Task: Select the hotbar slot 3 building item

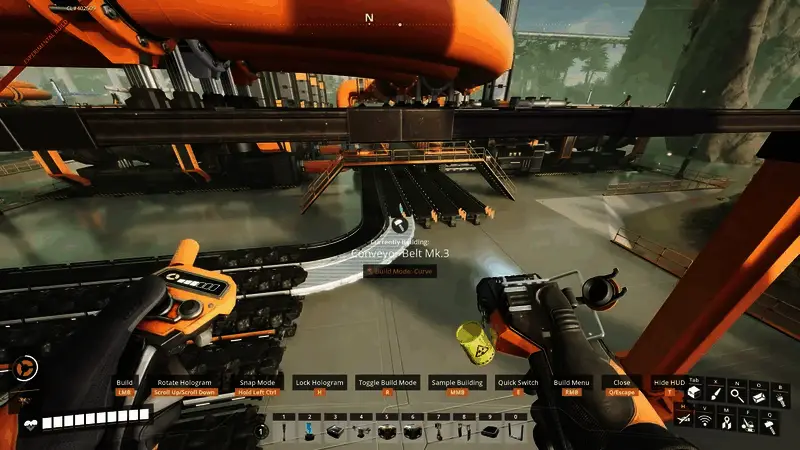Action: coord(336,432)
